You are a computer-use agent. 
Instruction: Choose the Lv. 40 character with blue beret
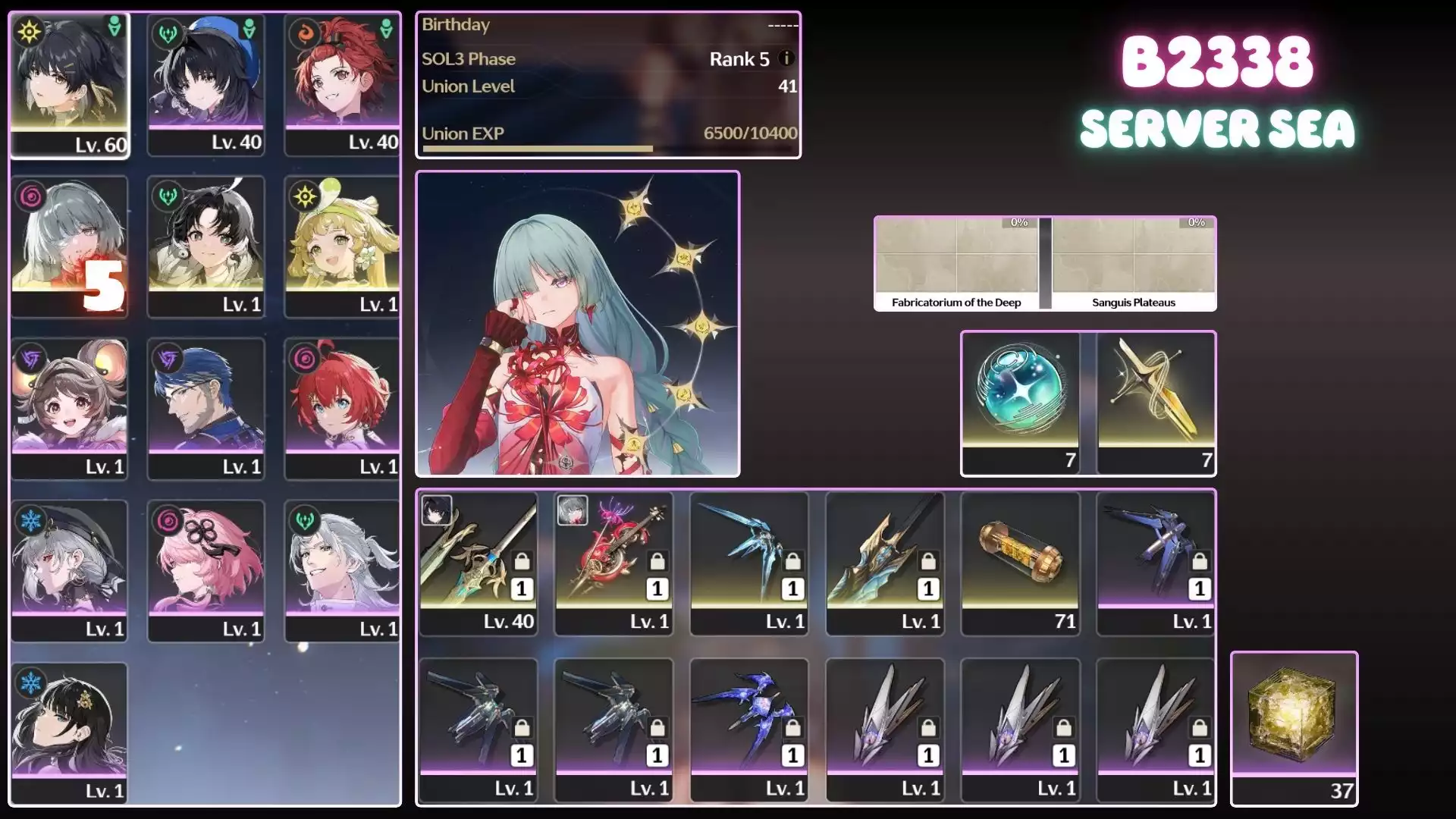(x=206, y=83)
